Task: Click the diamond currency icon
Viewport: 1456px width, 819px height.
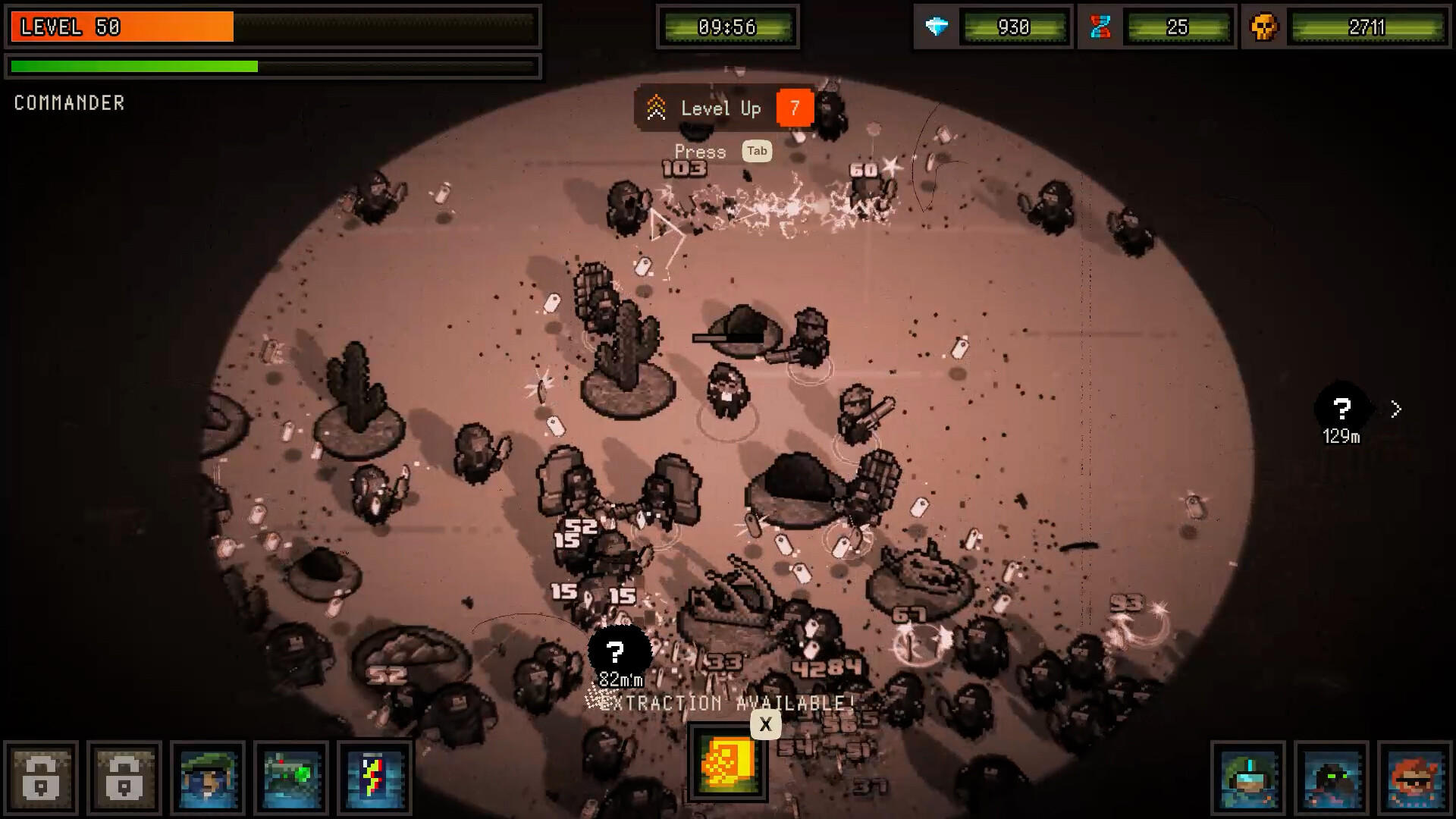Action: pyautogui.click(x=938, y=27)
